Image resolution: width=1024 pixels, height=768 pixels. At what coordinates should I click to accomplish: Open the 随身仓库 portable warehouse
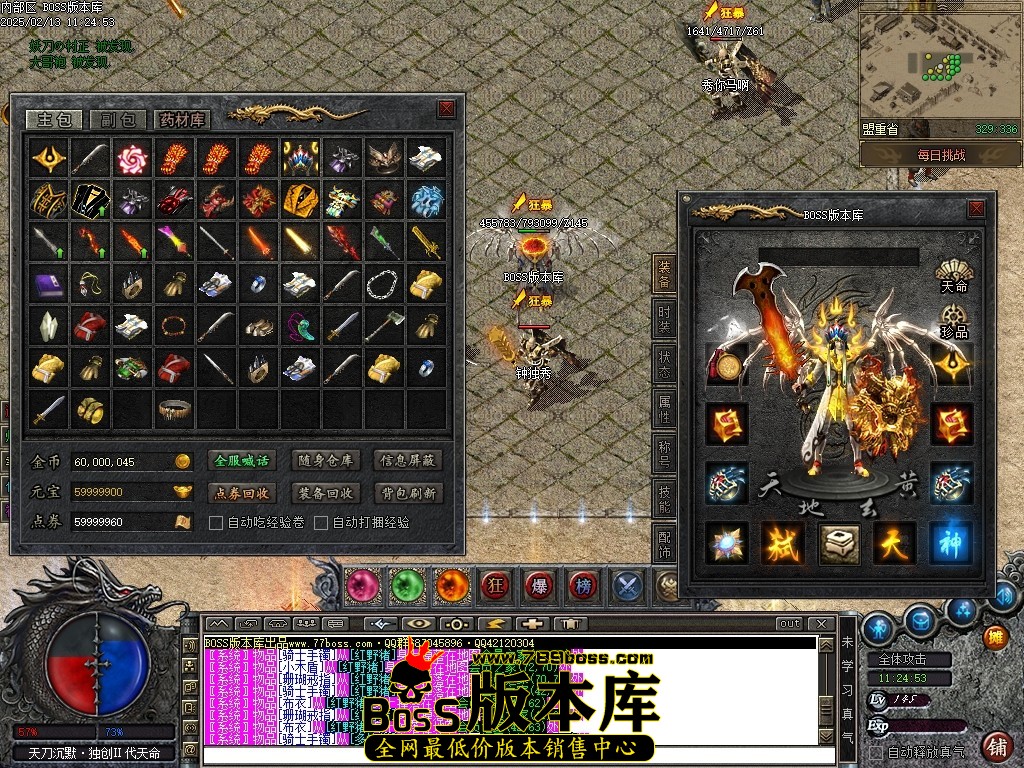pos(325,461)
